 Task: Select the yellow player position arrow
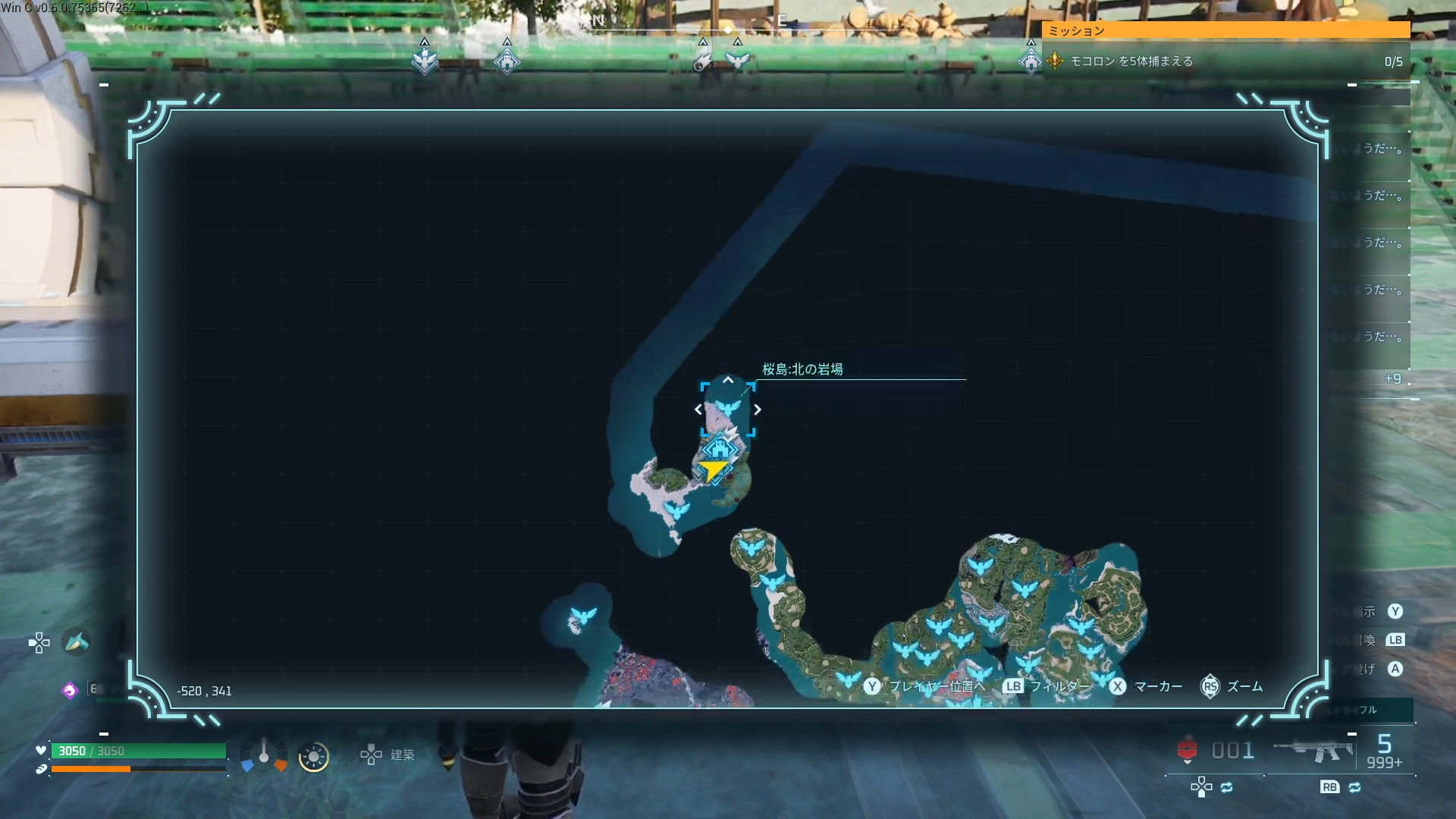(712, 471)
